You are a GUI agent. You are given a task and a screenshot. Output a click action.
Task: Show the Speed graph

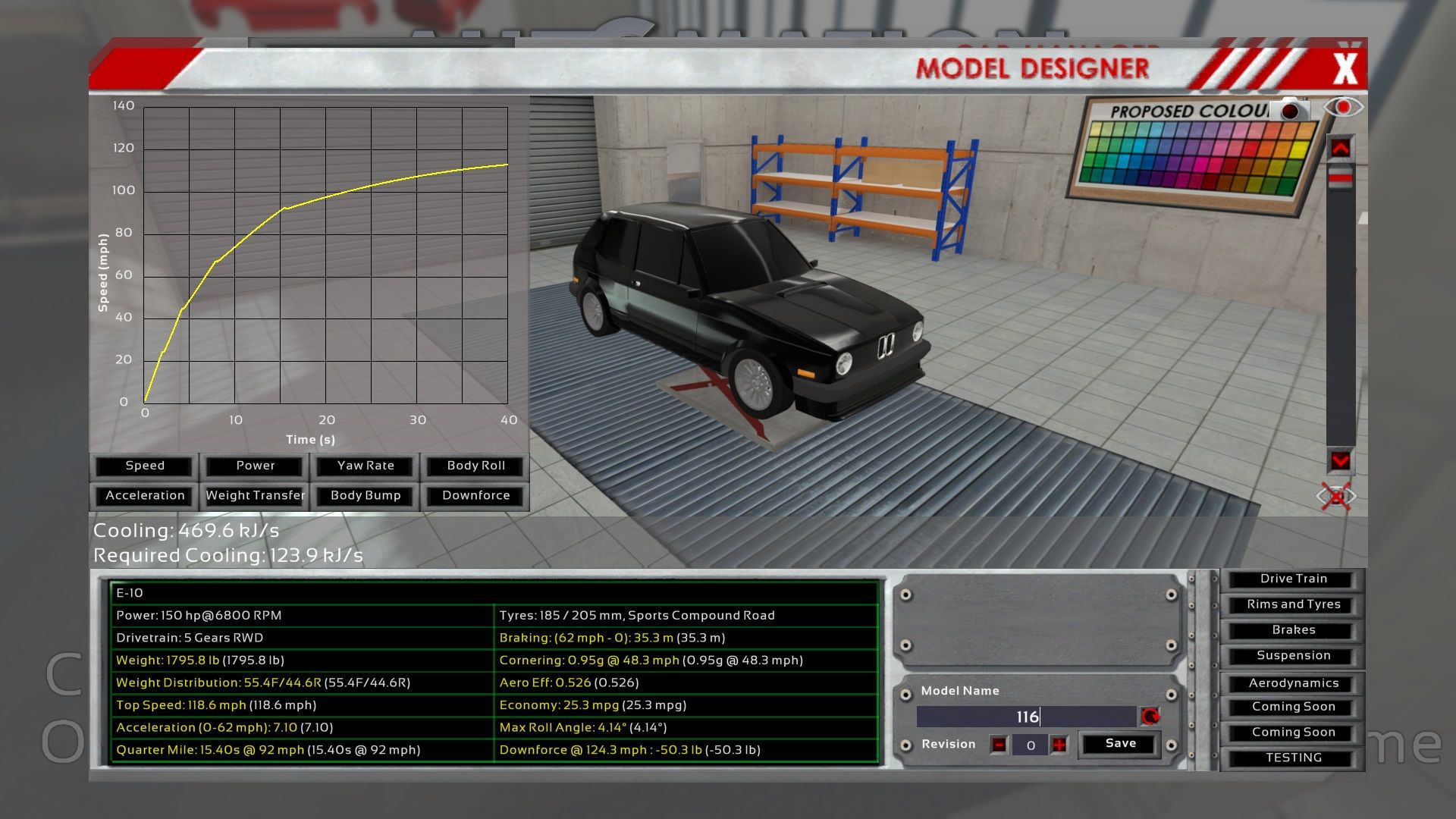[144, 466]
